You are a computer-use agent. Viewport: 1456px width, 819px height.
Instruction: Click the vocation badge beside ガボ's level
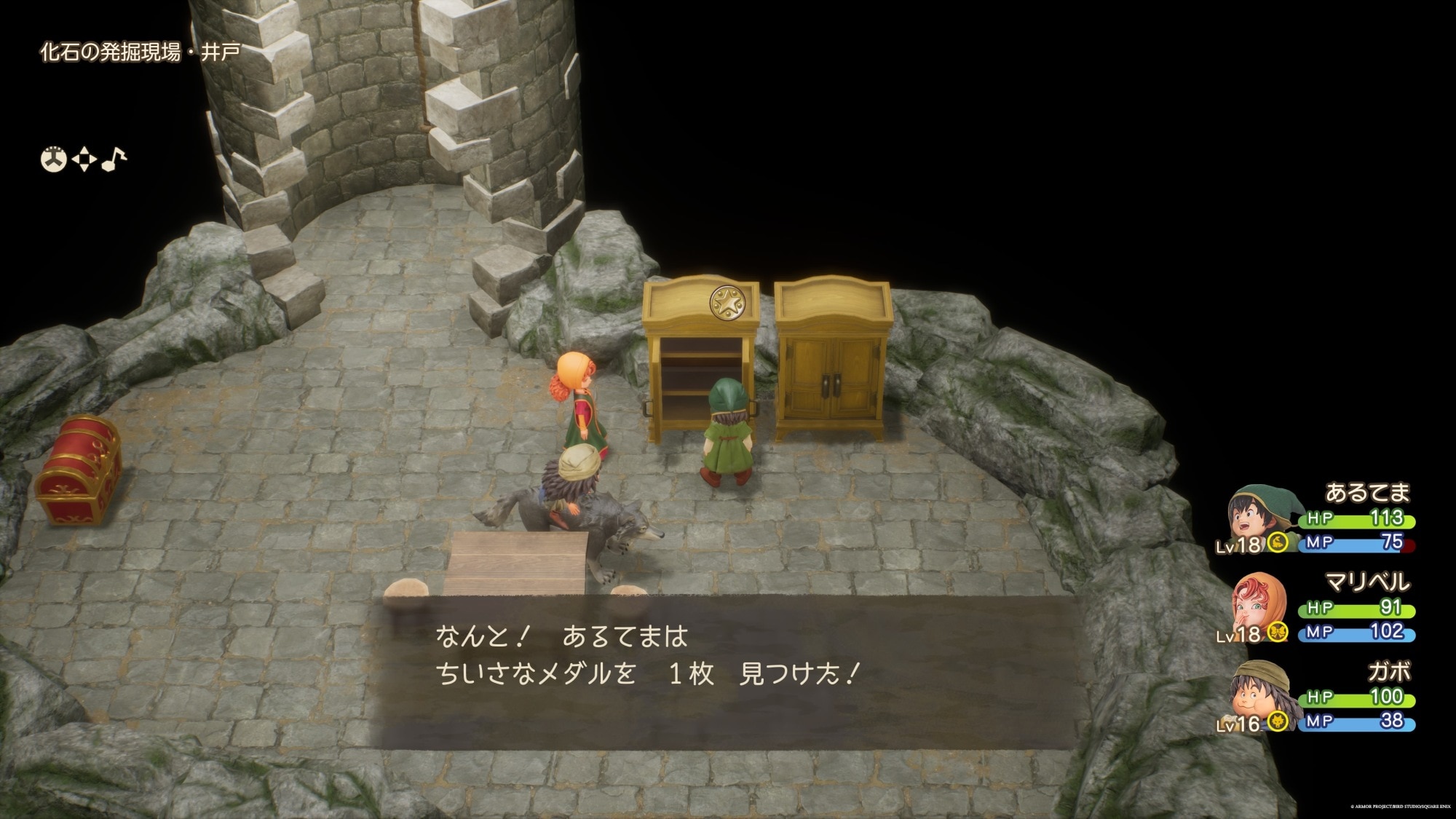coord(1277,721)
